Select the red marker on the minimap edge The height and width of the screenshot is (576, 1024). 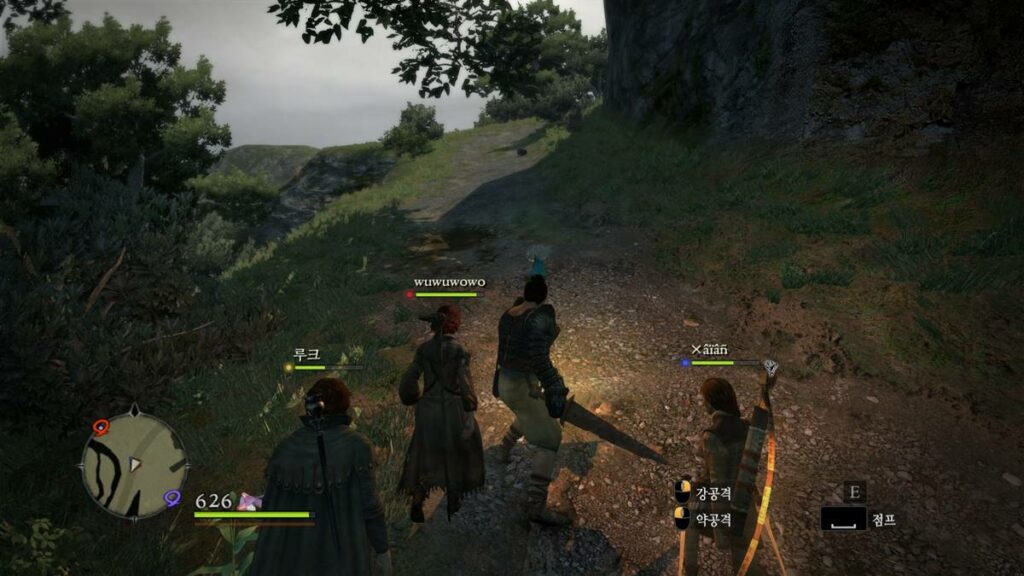pos(100,427)
